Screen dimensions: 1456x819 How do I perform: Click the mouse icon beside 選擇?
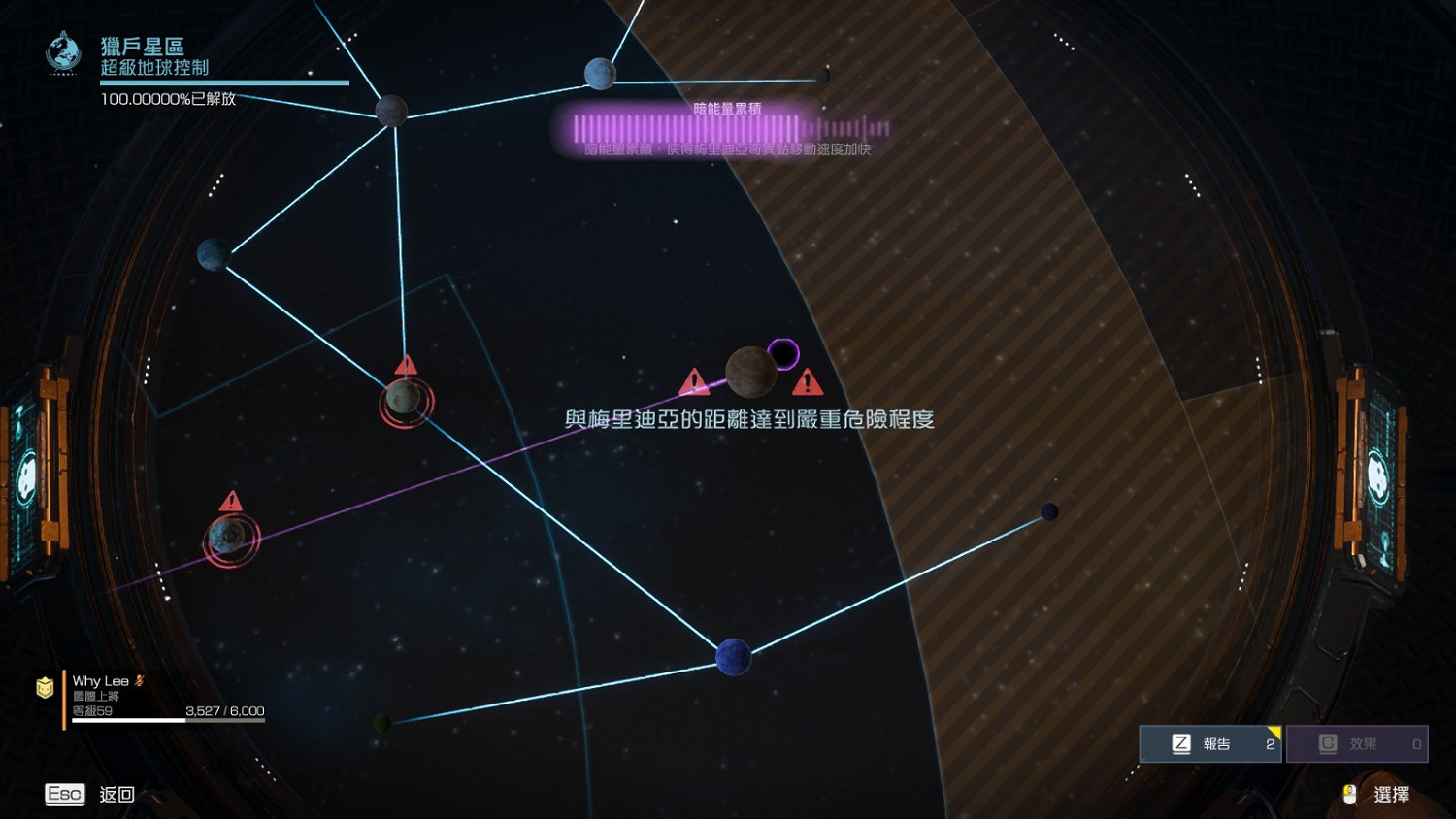[x=1348, y=793]
